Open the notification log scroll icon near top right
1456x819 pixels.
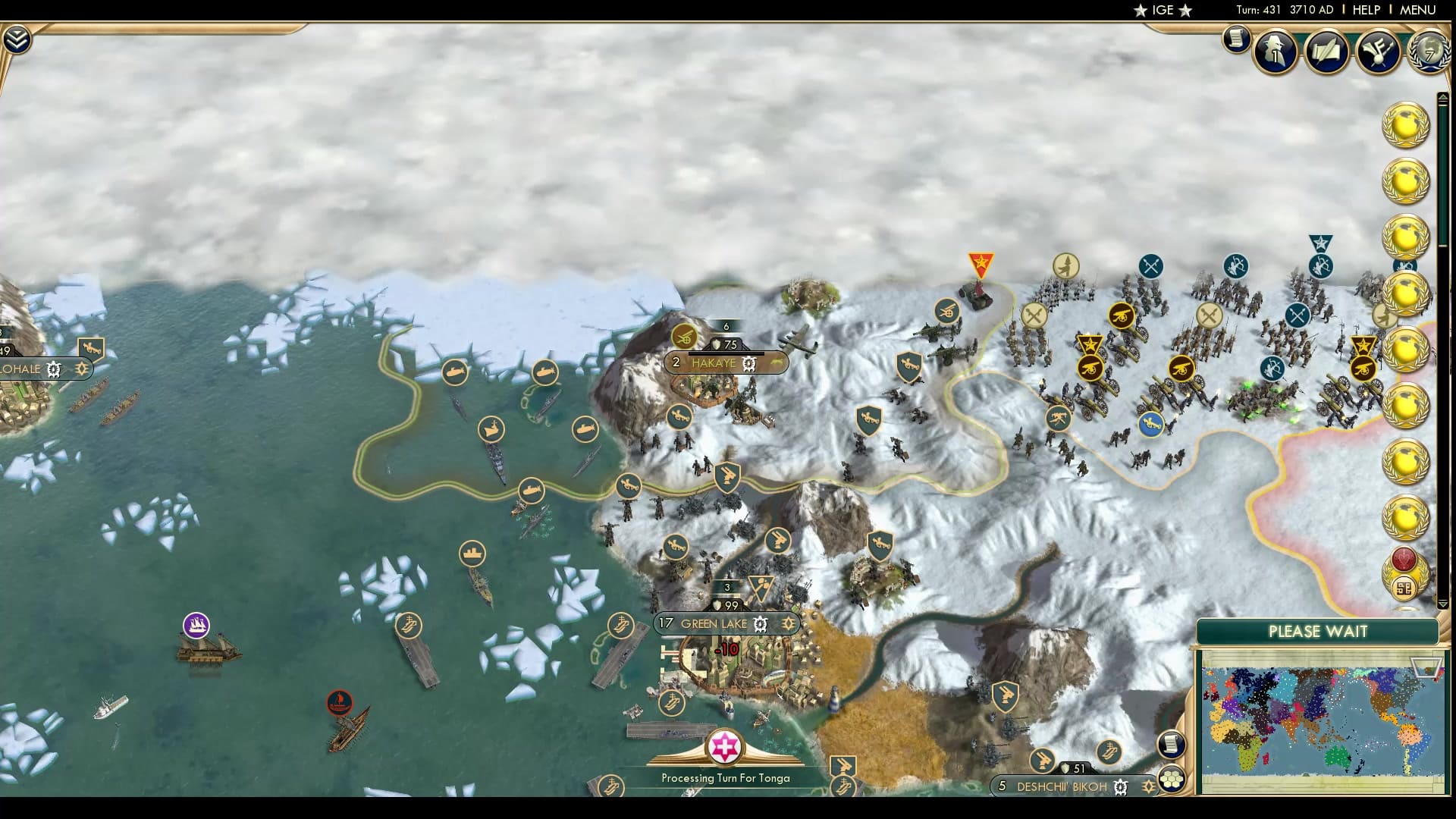click(x=1236, y=40)
